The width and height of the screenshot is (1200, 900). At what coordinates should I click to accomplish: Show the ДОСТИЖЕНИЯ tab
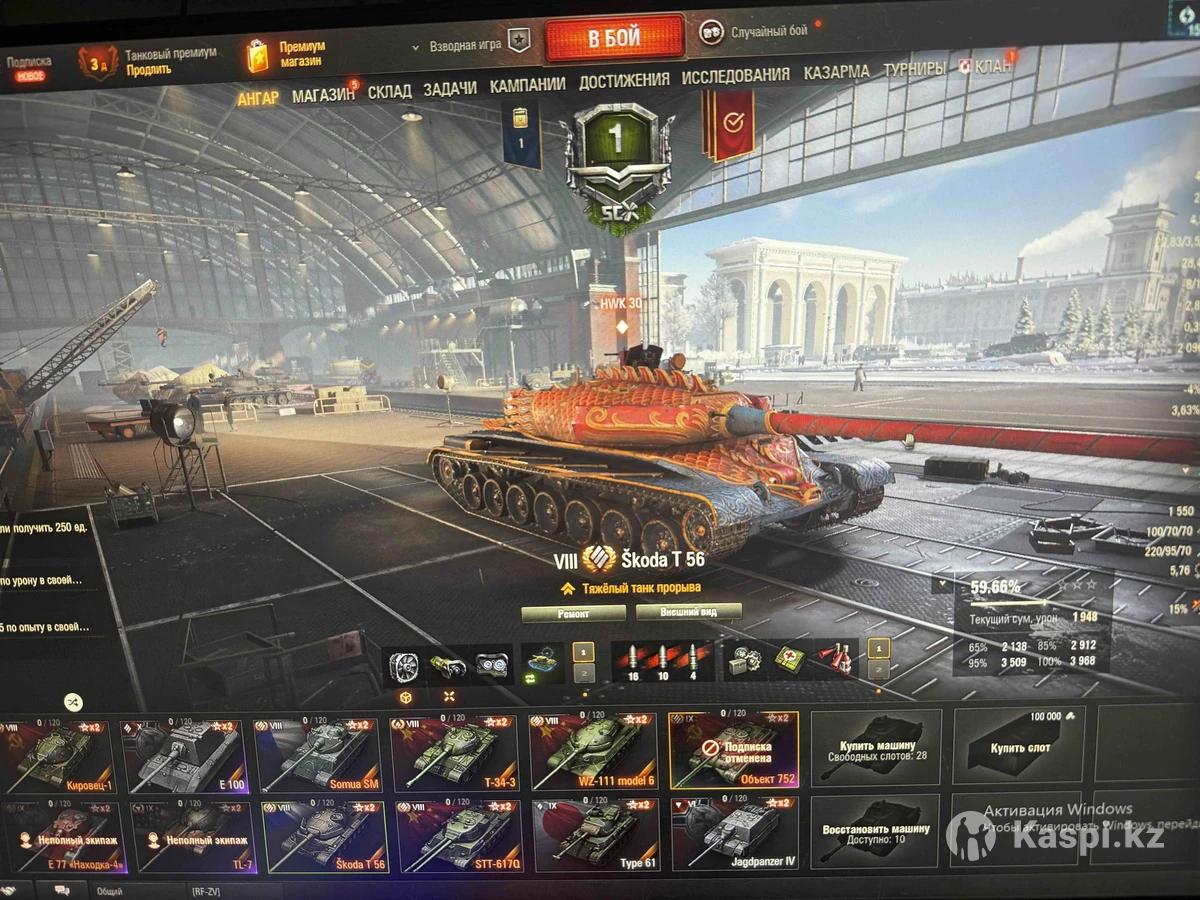[x=624, y=80]
